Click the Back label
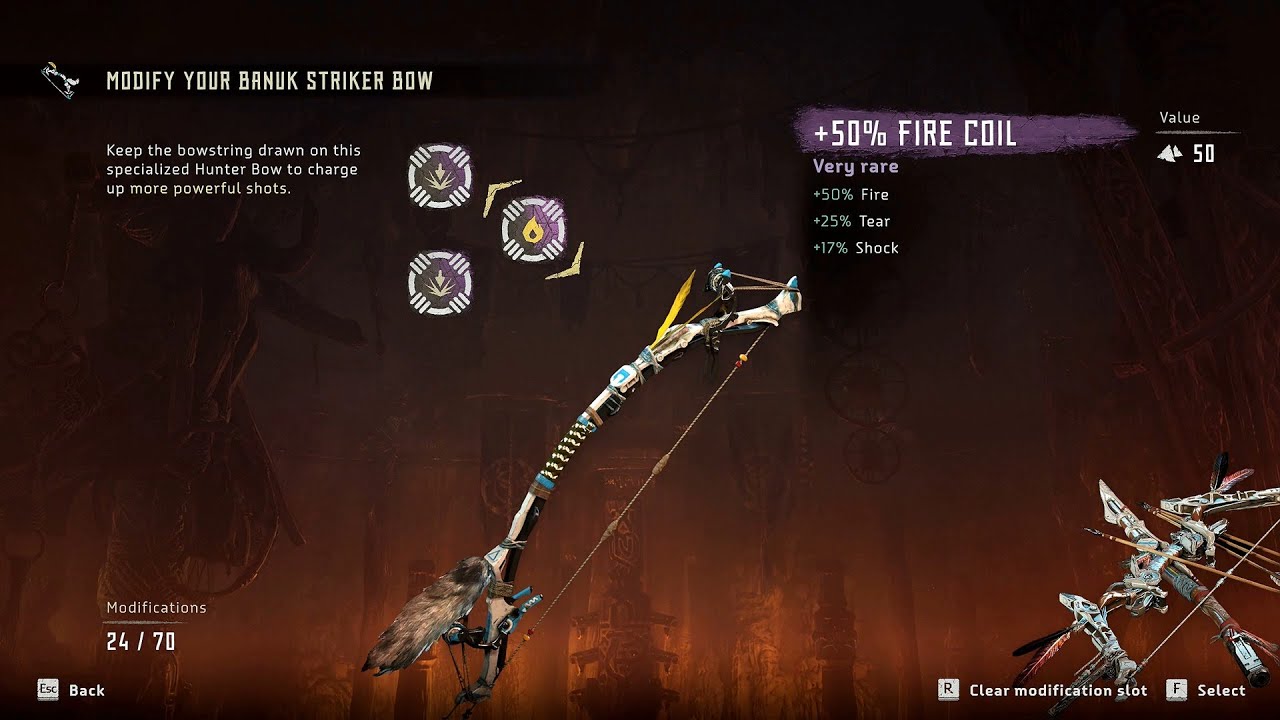 point(86,690)
